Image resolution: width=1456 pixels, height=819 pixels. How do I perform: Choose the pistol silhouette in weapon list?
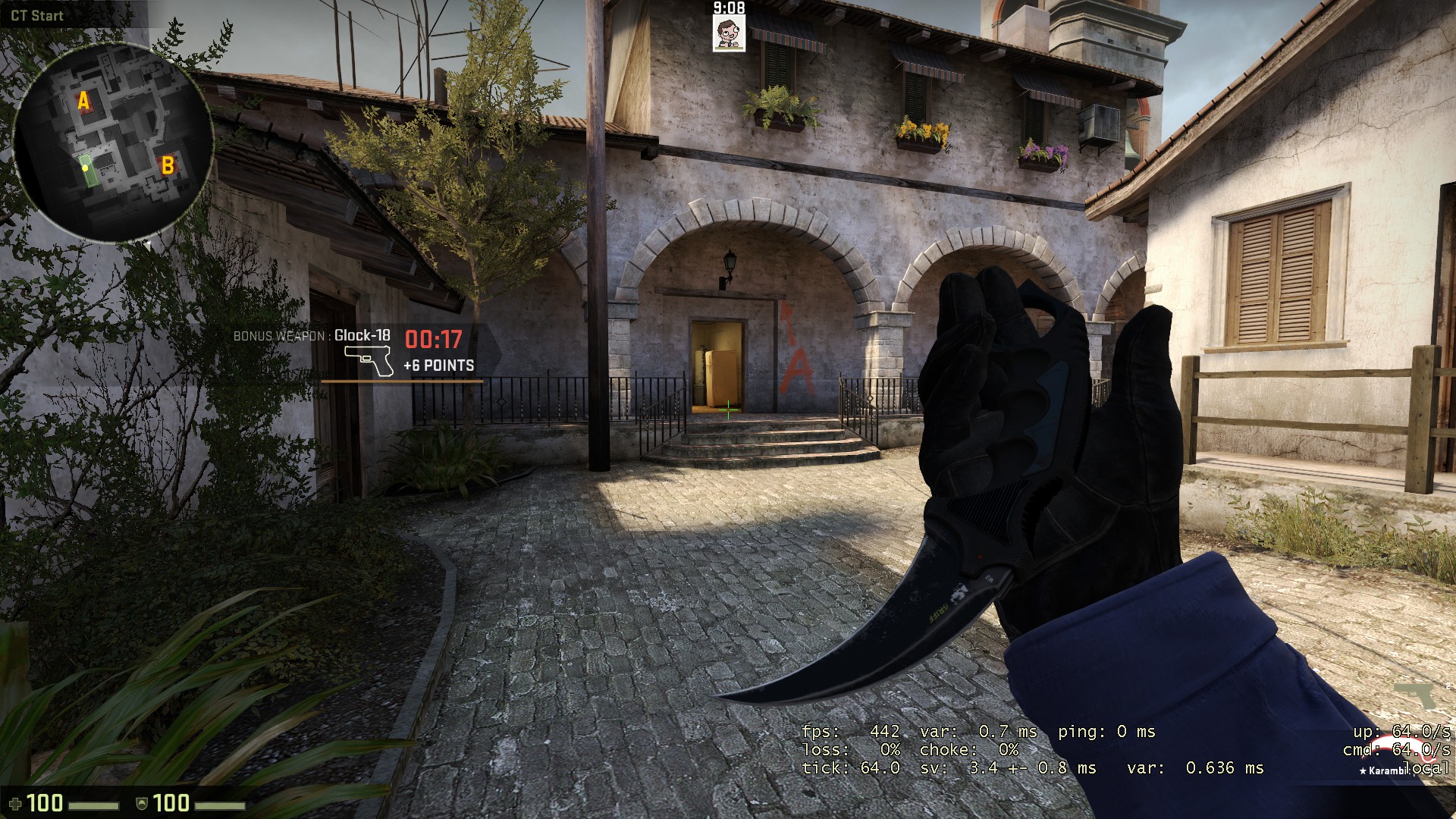tap(1414, 694)
